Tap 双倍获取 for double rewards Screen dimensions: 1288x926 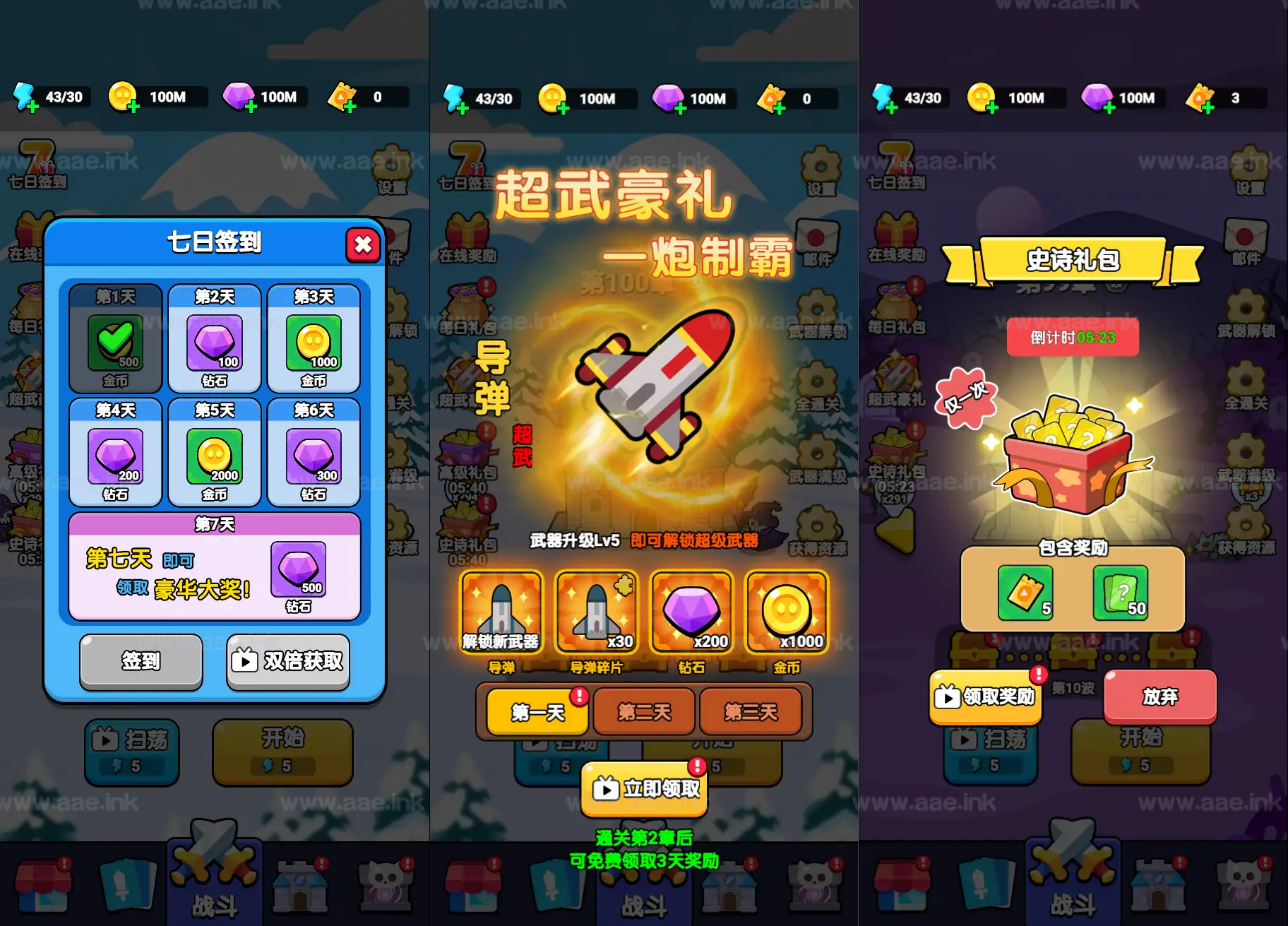coord(287,662)
